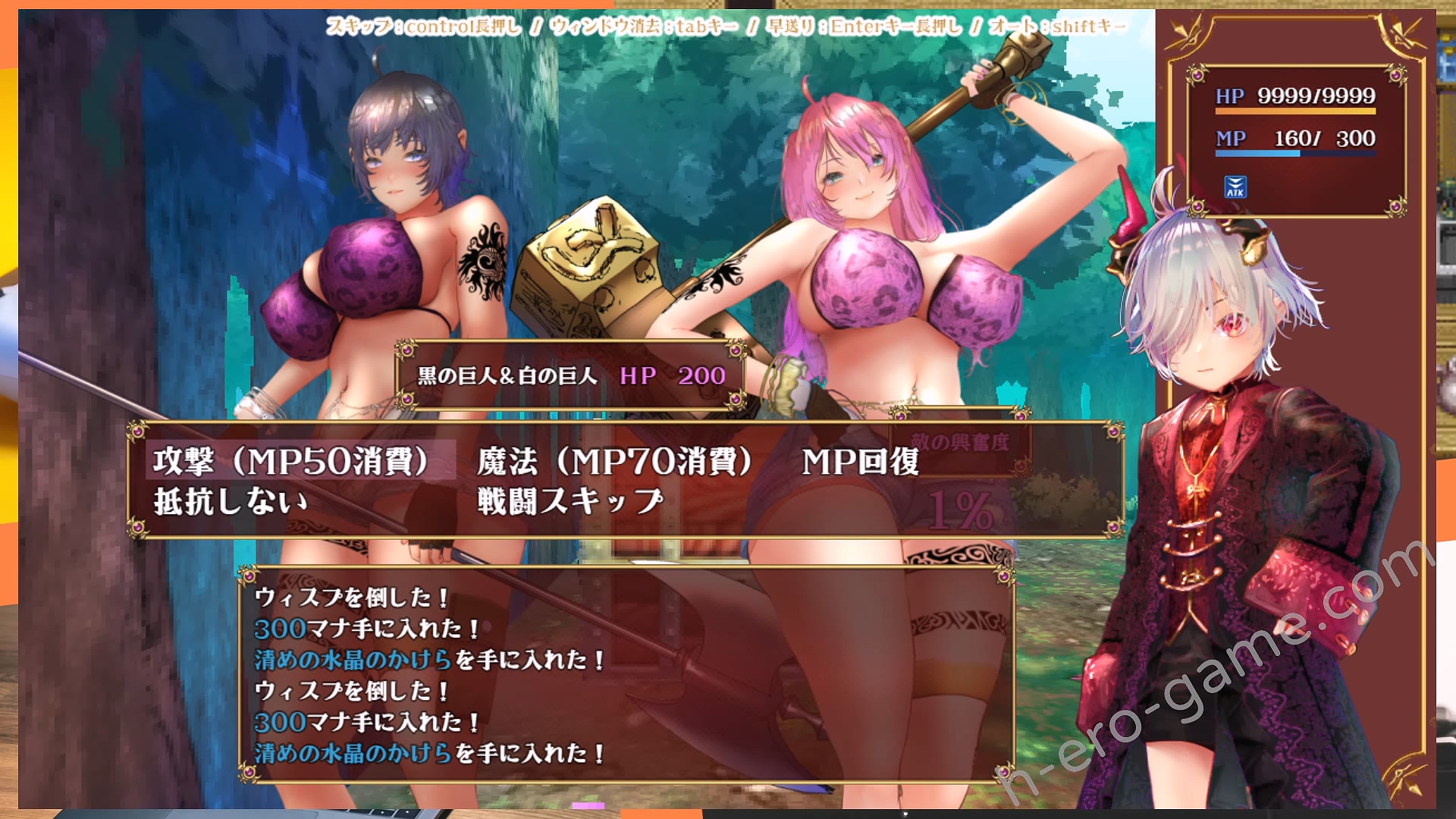
Task: Choose 抵抗しない option
Action: pyautogui.click(x=231, y=501)
